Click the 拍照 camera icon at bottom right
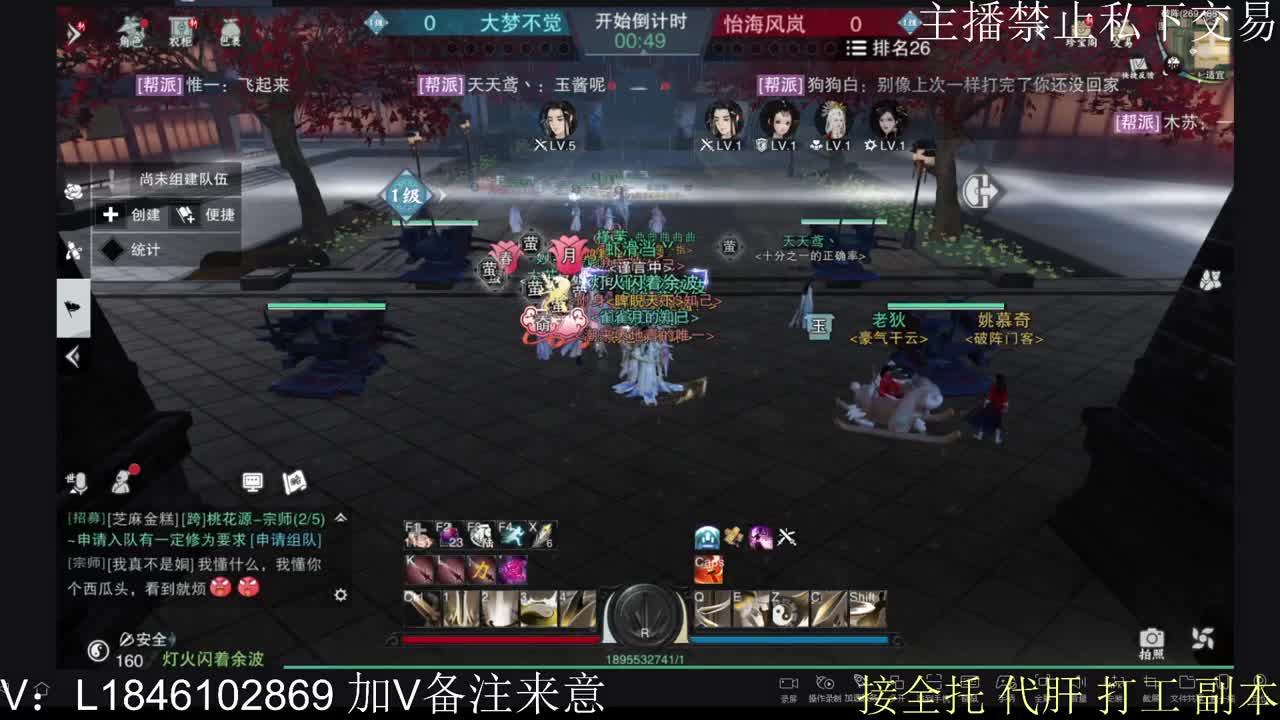 pyautogui.click(x=1153, y=640)
